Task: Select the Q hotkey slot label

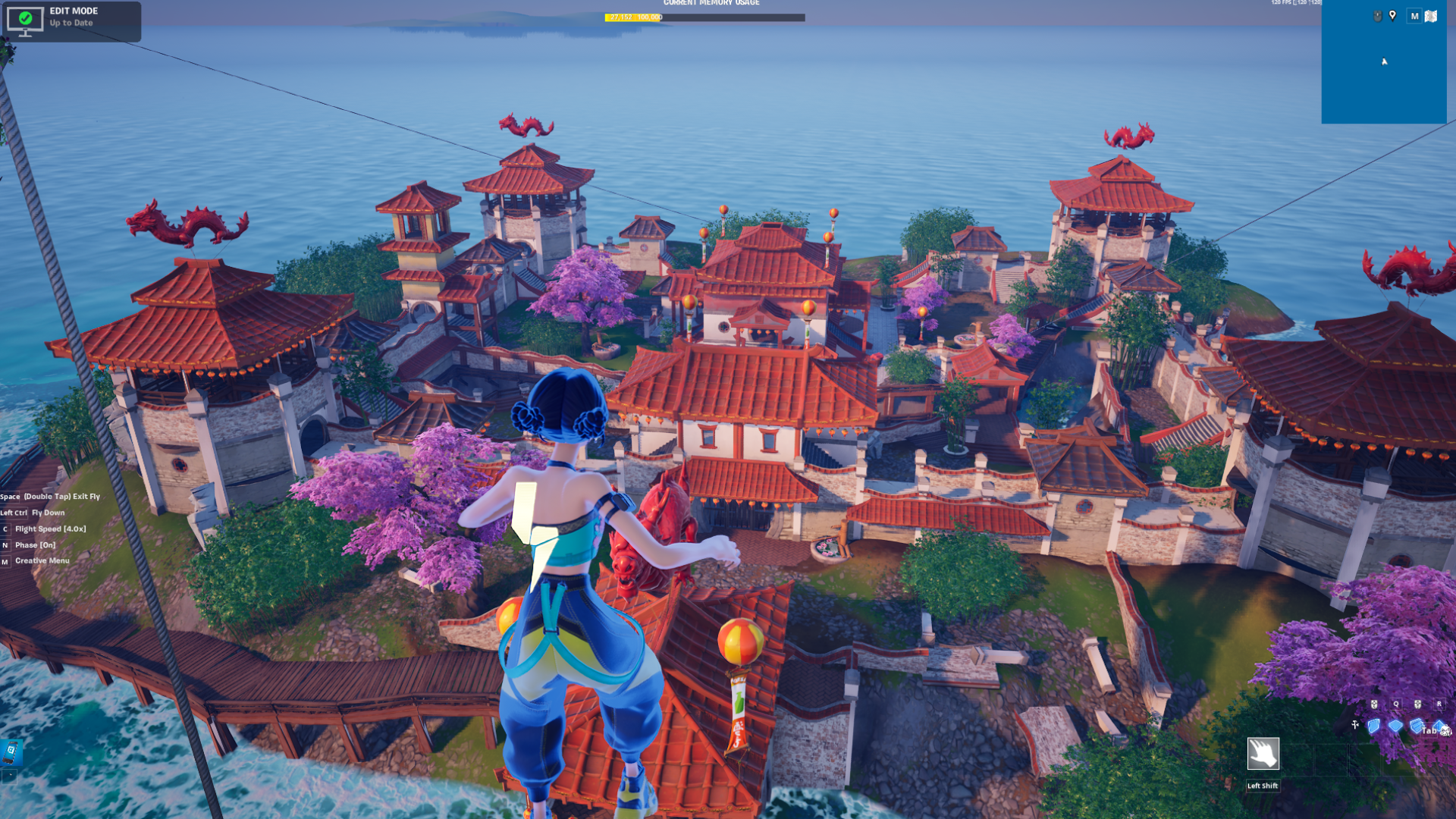Action: pyautogui.click(x=1395, y=703)
